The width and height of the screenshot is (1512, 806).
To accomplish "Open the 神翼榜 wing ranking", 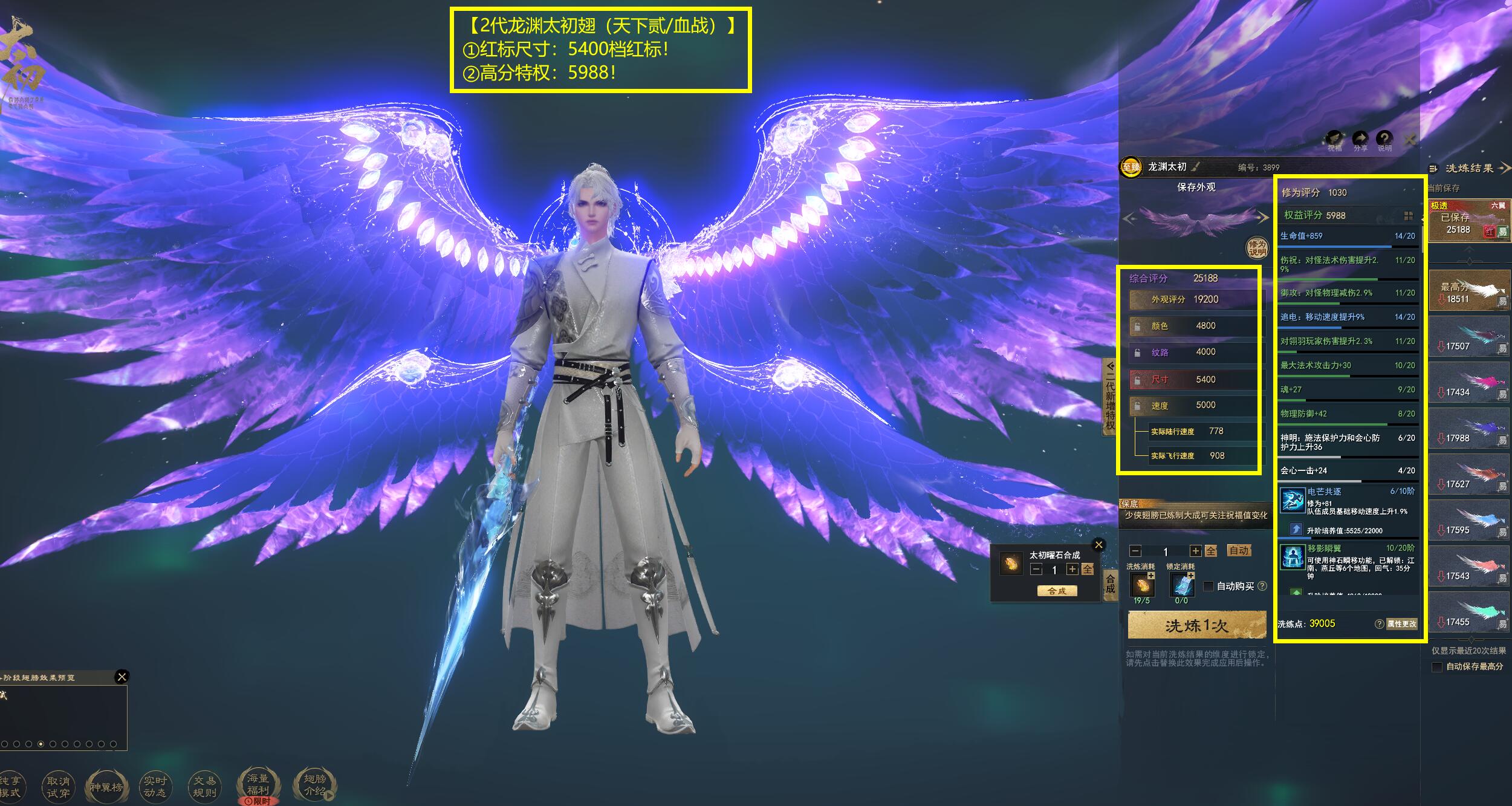I will point(106,787).
